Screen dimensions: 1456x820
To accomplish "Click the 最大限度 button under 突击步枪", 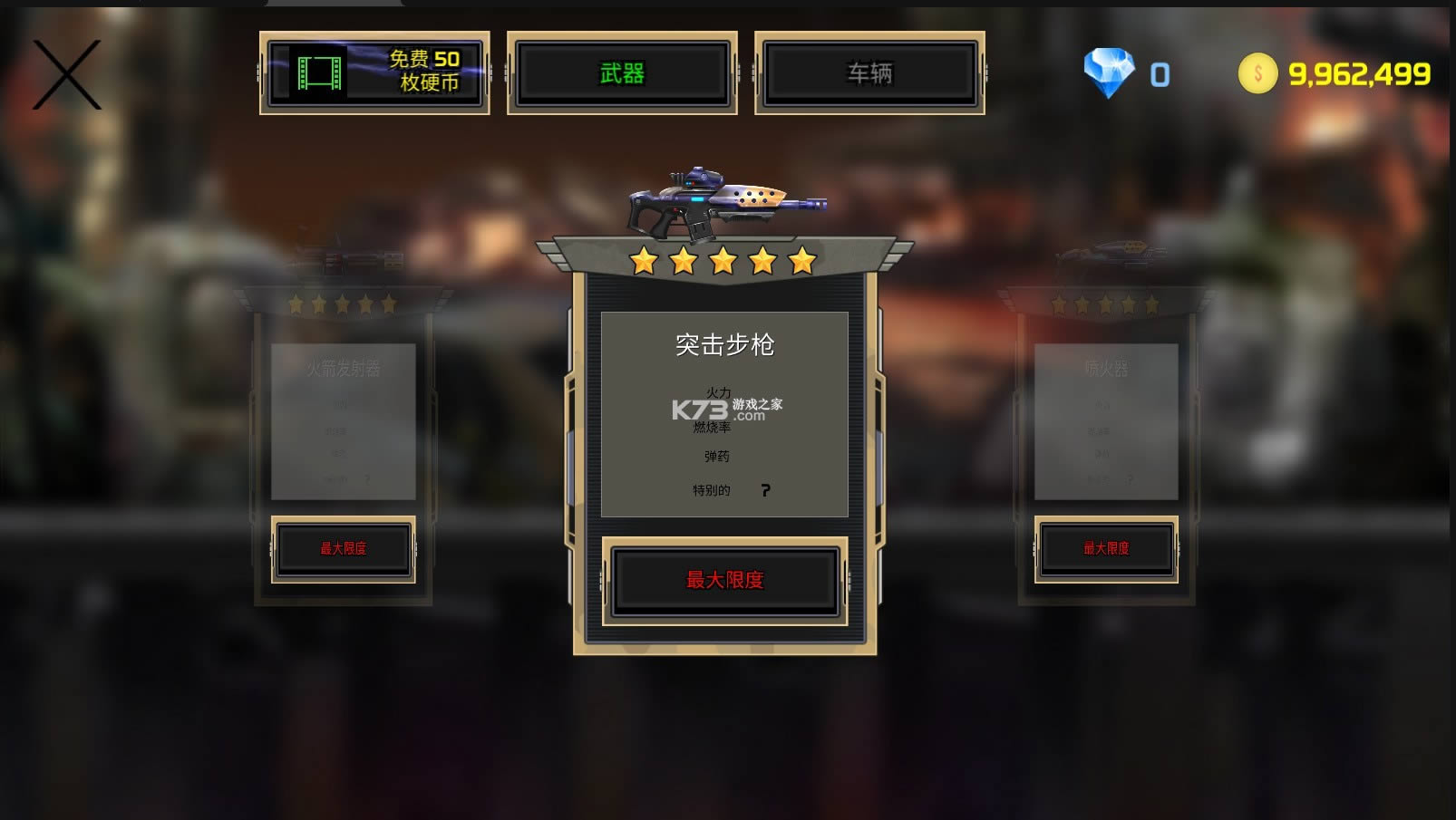I will [724, 581].
